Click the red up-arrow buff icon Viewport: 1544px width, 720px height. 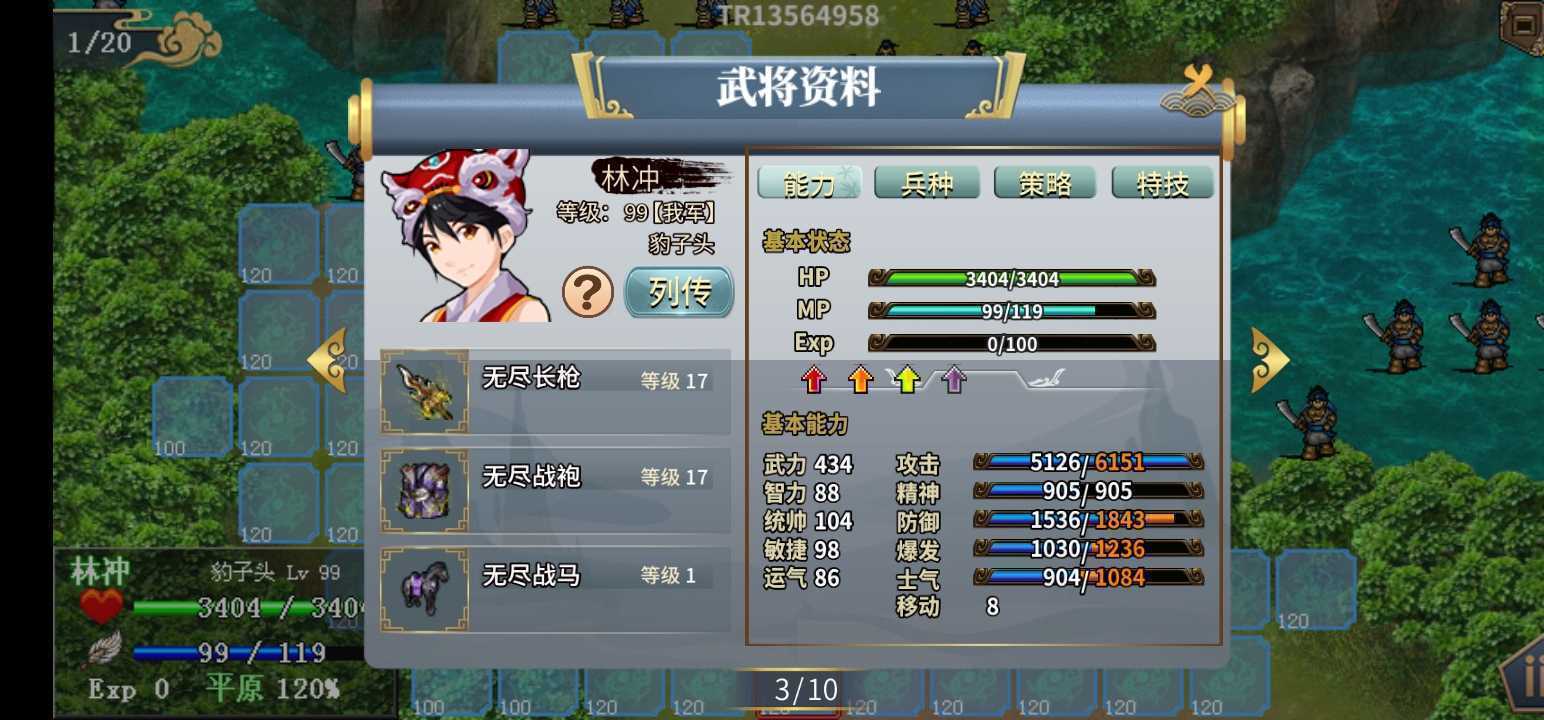[815, 379]
